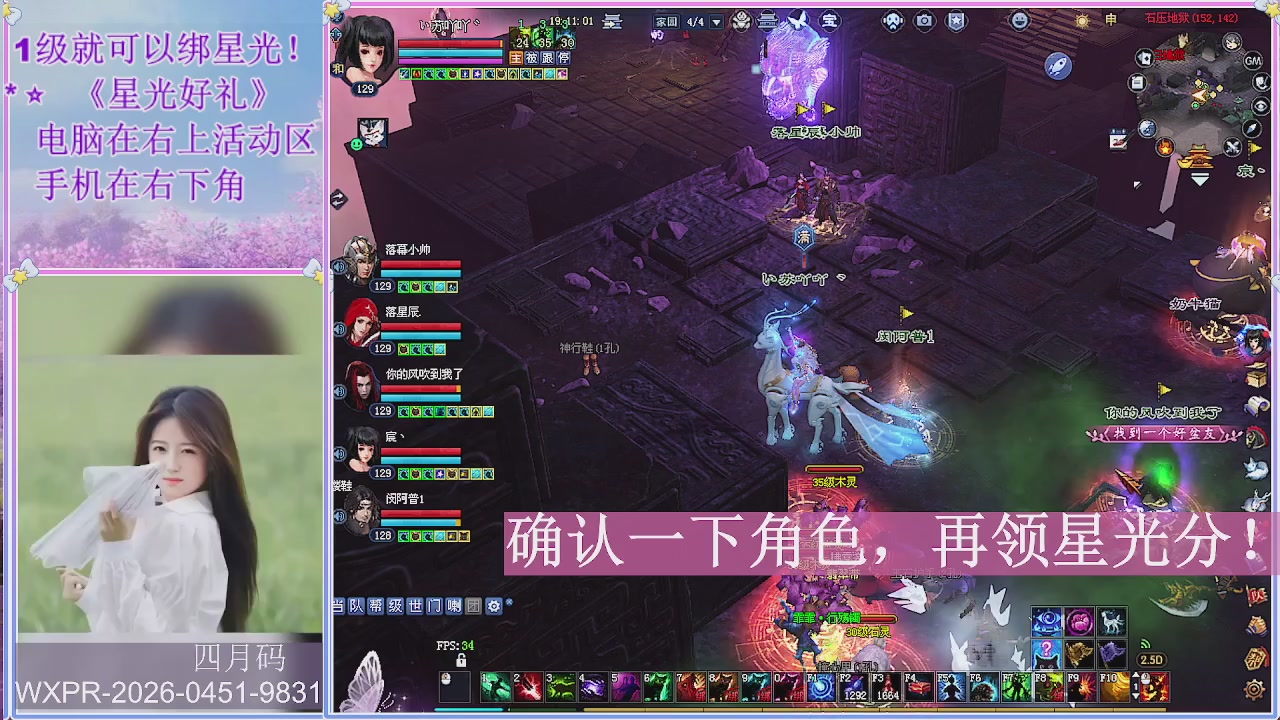Open the 家园 4/4 dropdown arrow
The height and width of the screenshot is (720, 1280).
715,22
